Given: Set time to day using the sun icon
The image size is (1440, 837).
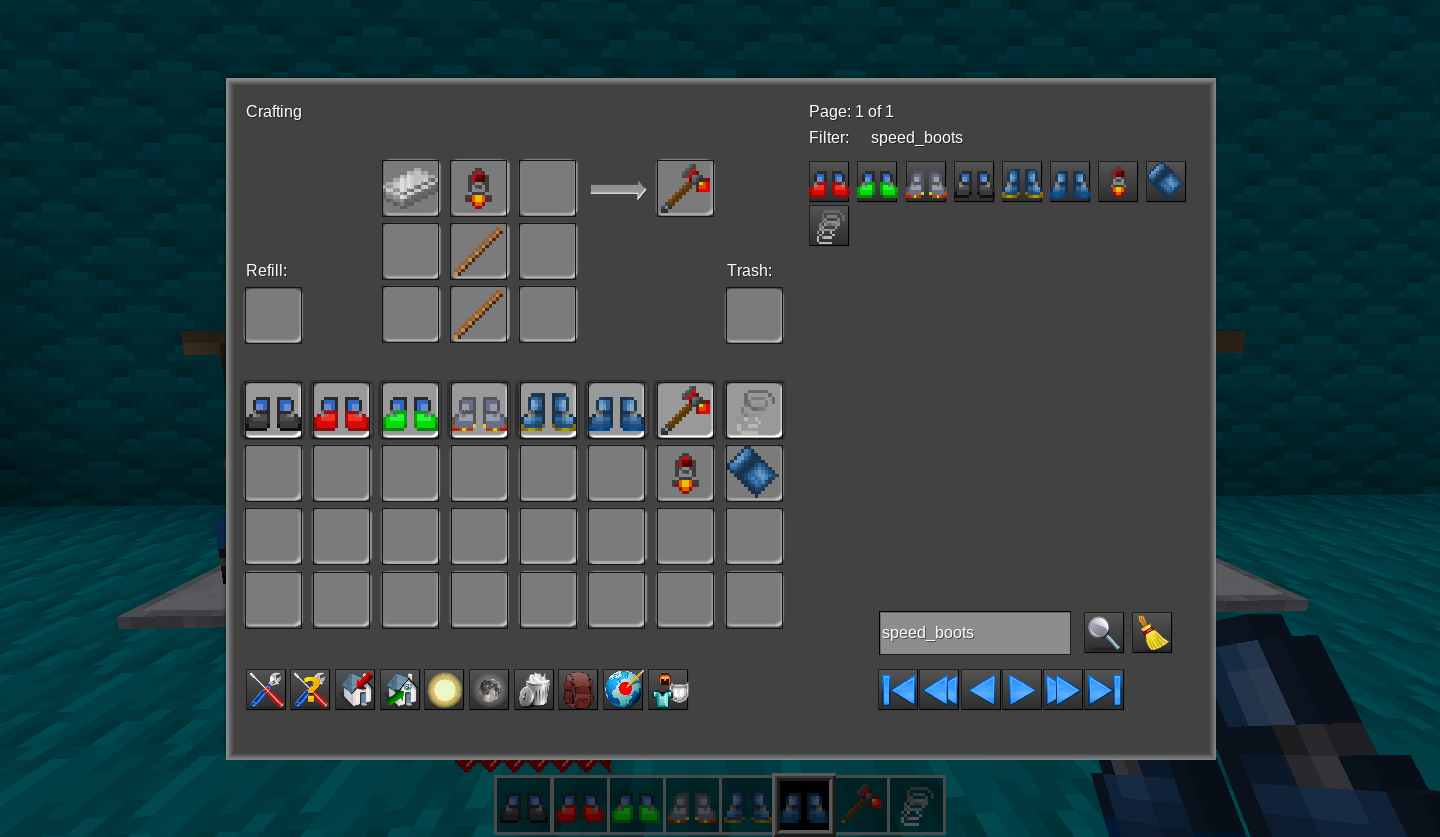Looking at the screenshot, I should click(444, 690).
